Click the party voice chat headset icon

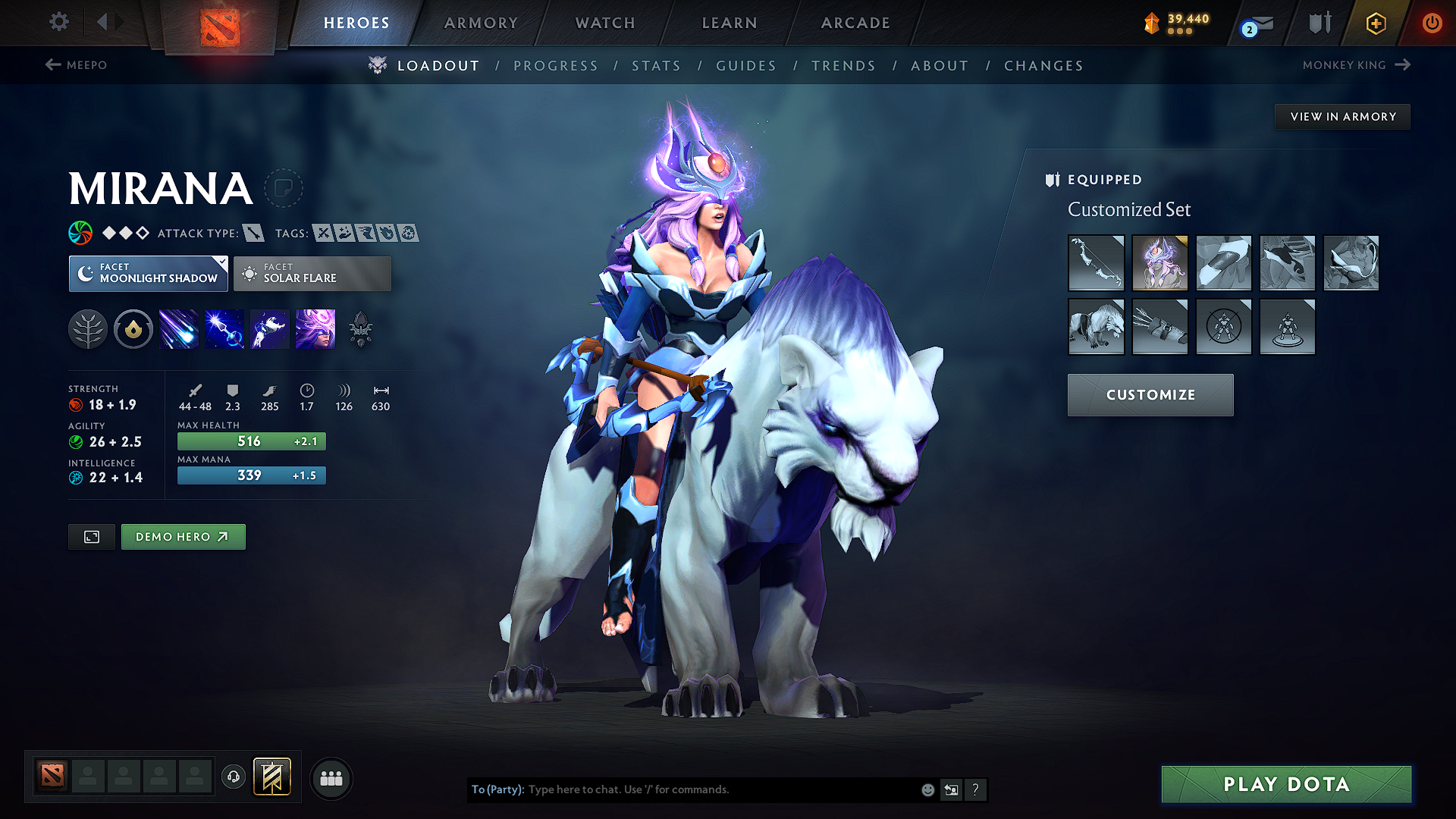(233, 778)
